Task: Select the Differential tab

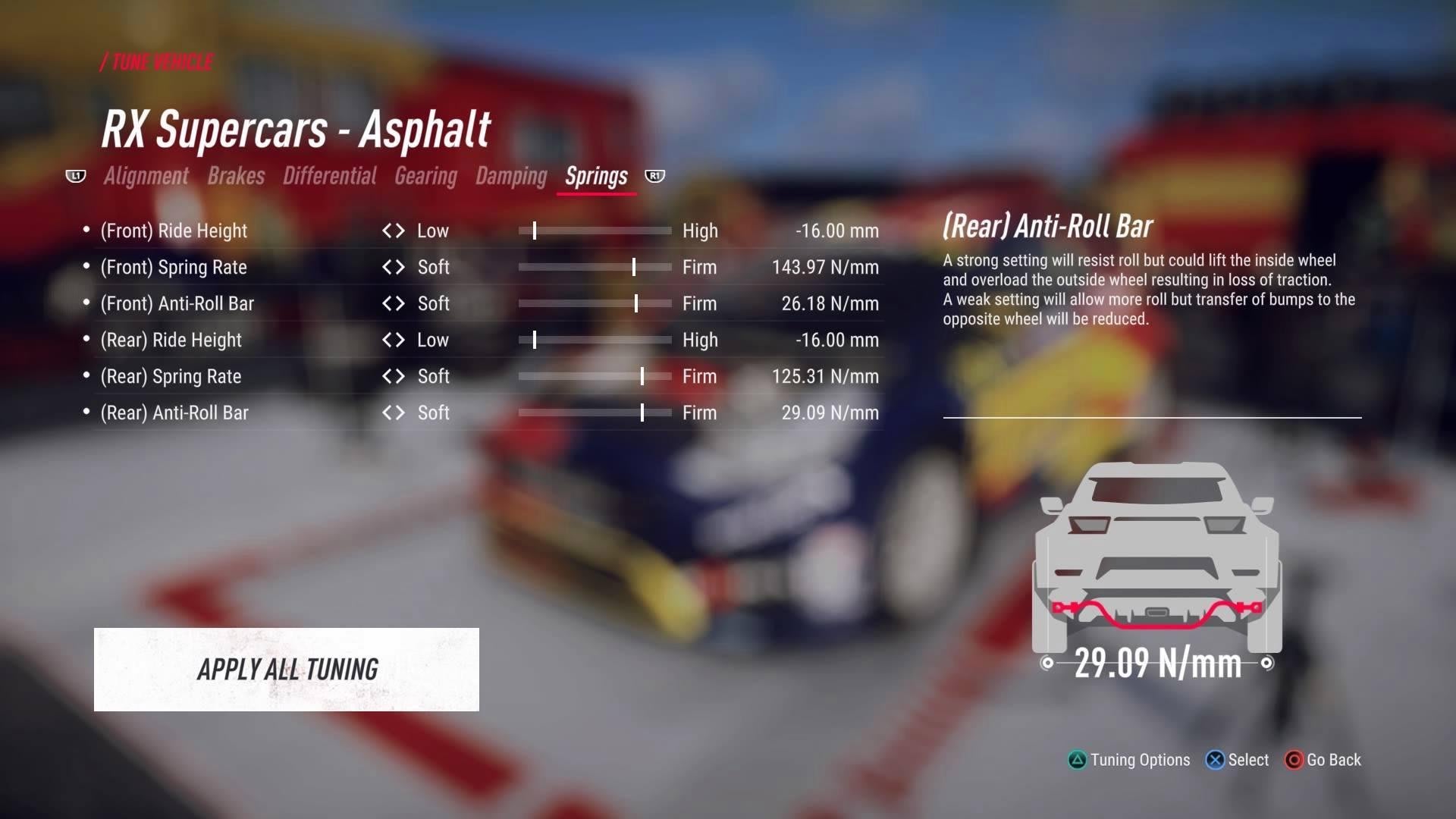Action: coord(329,176)
